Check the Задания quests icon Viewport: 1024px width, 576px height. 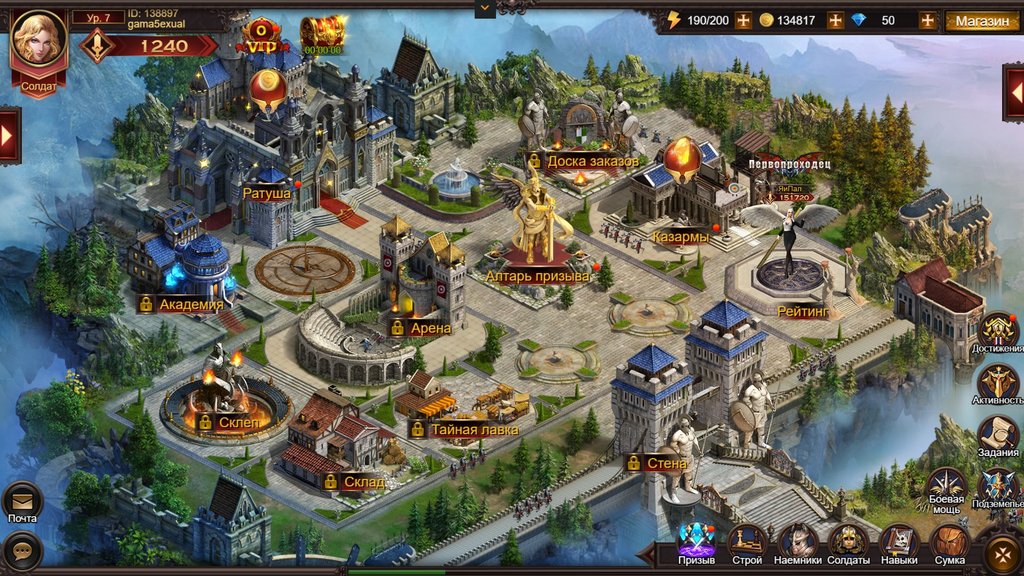[998, 435]
